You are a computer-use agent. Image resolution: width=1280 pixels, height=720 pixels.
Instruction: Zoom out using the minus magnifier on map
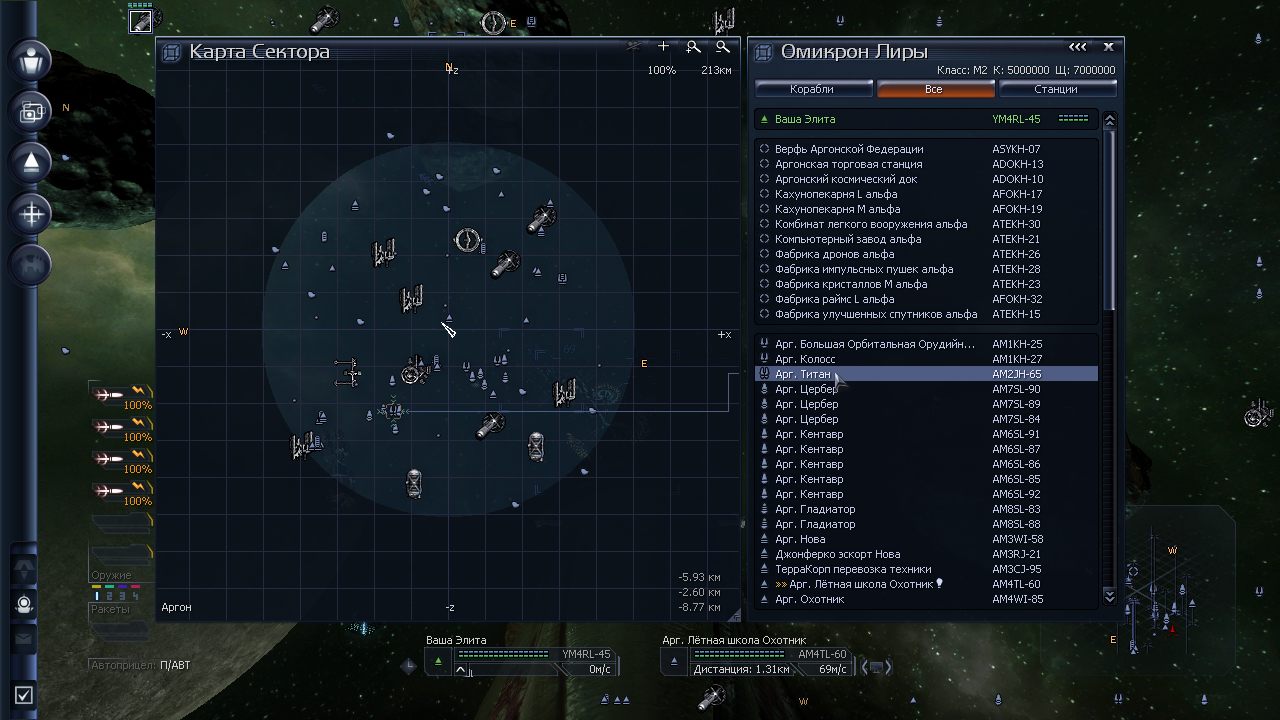(x=723, y=47)
